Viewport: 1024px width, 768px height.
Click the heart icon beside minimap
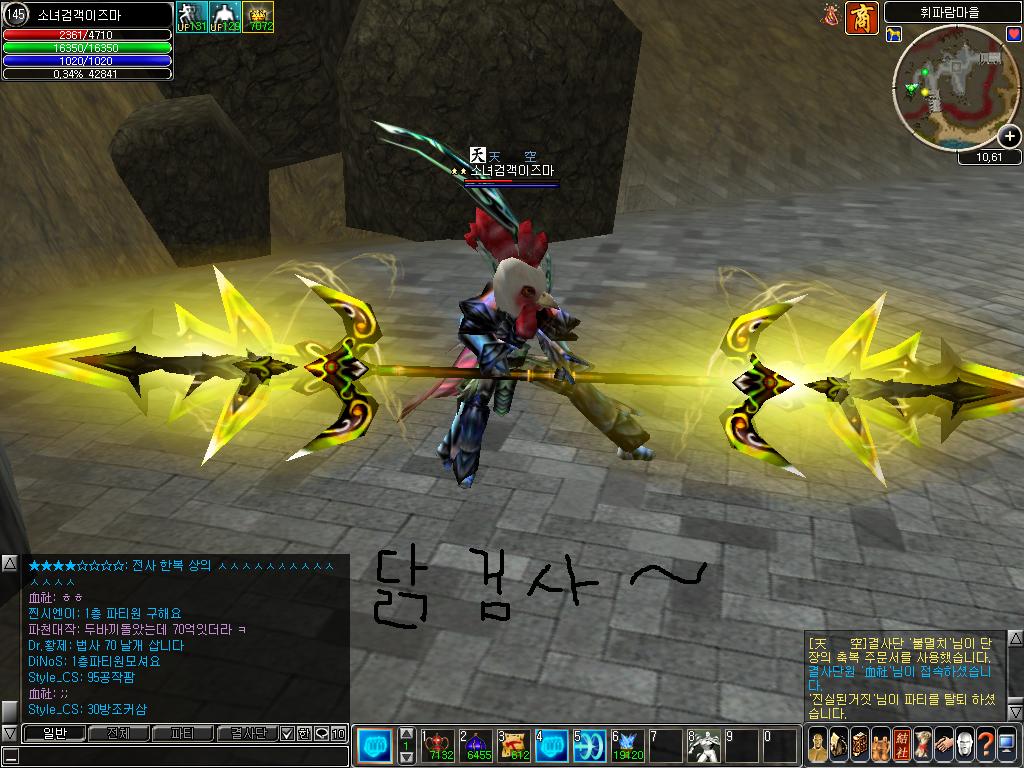pos(1013,33)
